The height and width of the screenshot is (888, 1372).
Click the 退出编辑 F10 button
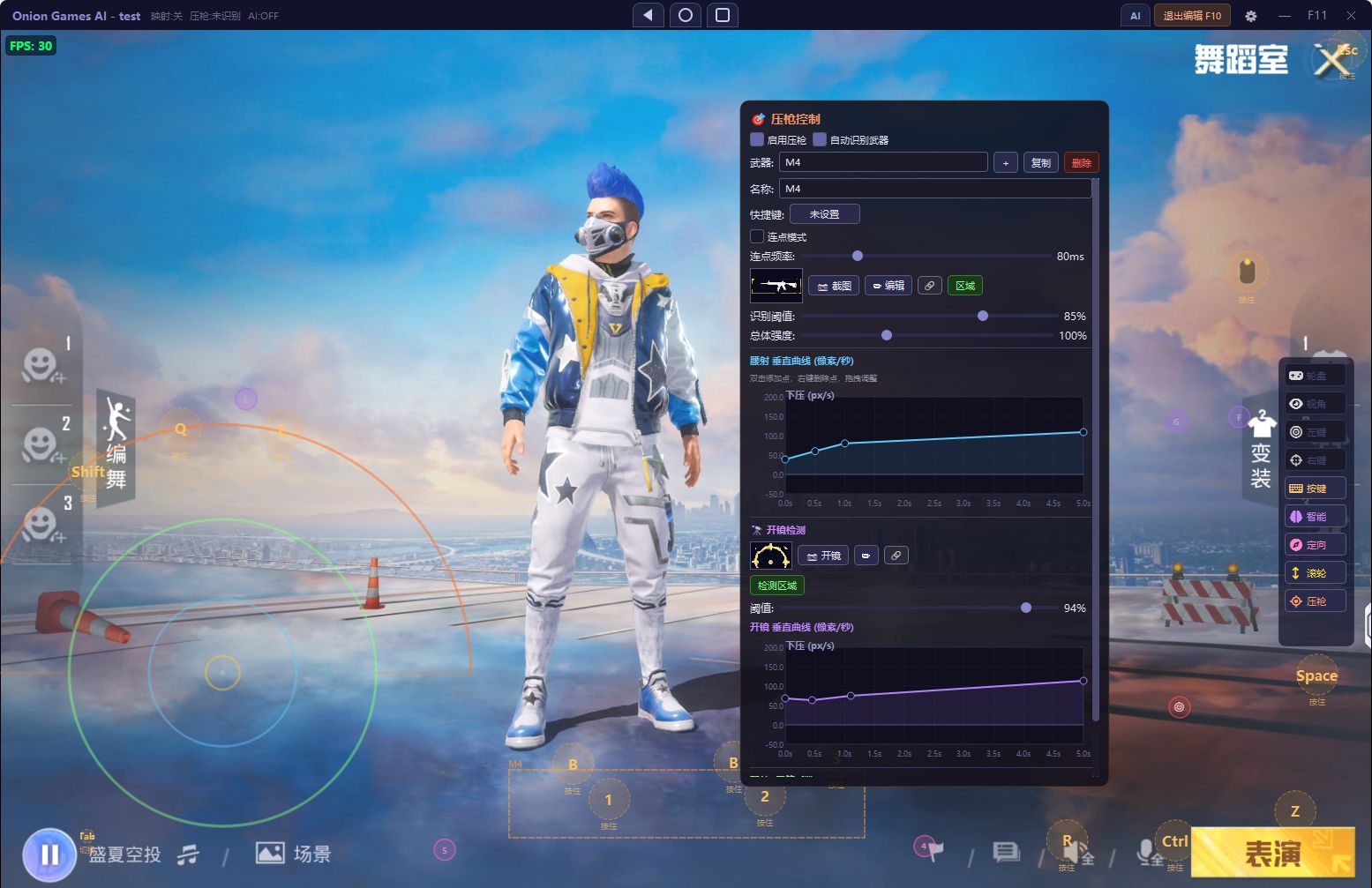point(1191,16)
